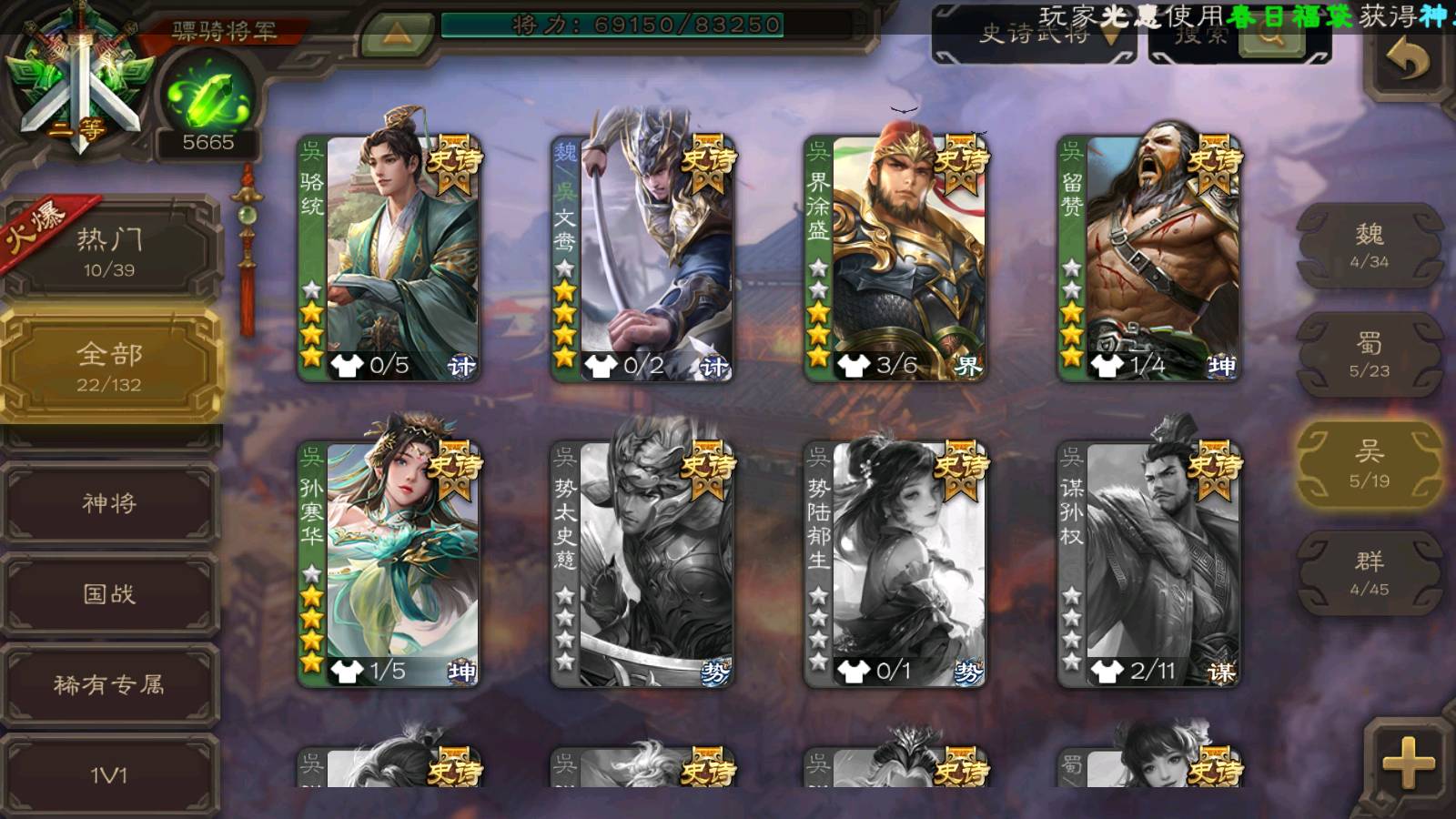Select the 吴 faction filter
This screenshot has height=819, width=1456.
click(1369, 464)
